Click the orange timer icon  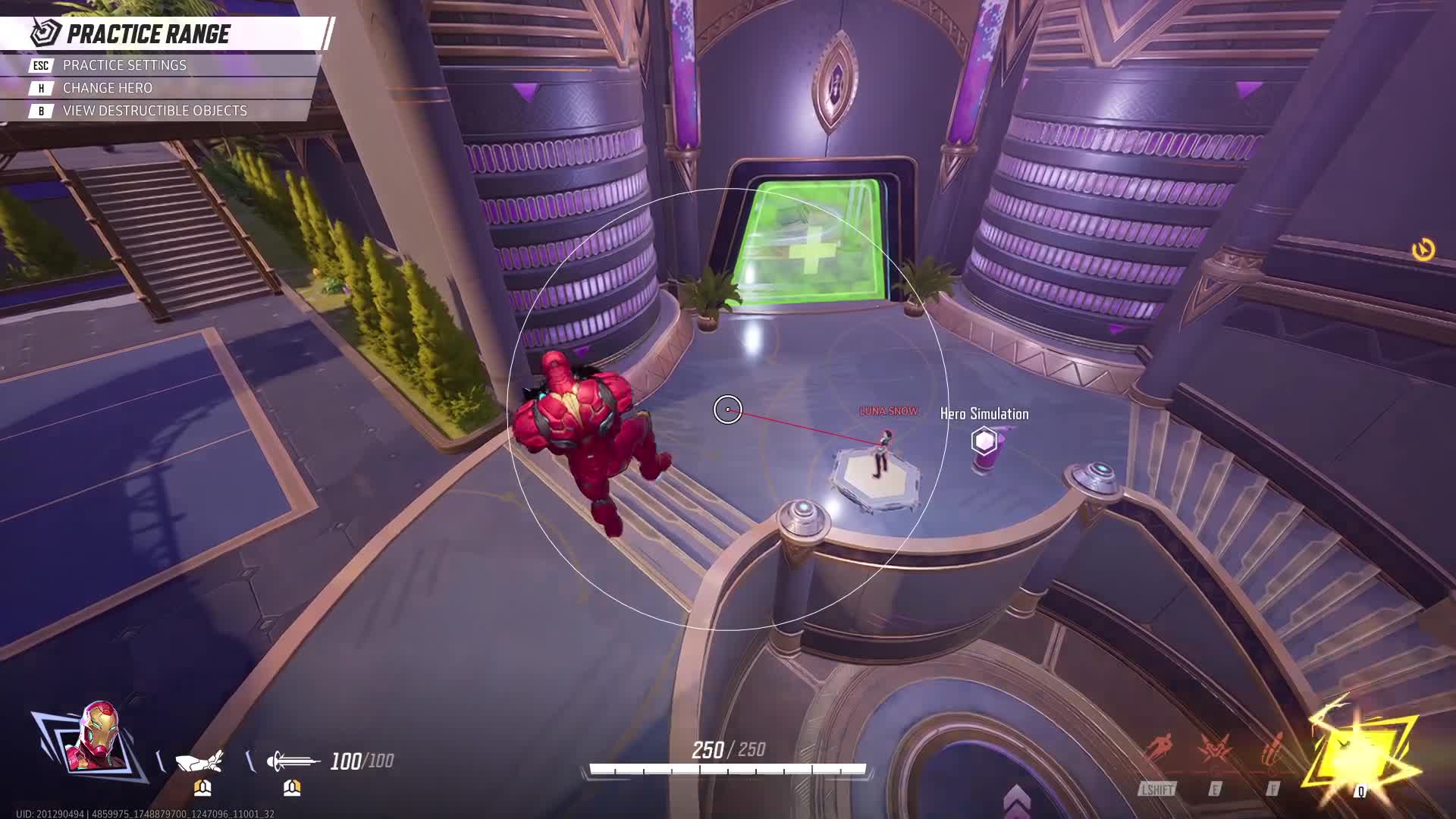1423,249
